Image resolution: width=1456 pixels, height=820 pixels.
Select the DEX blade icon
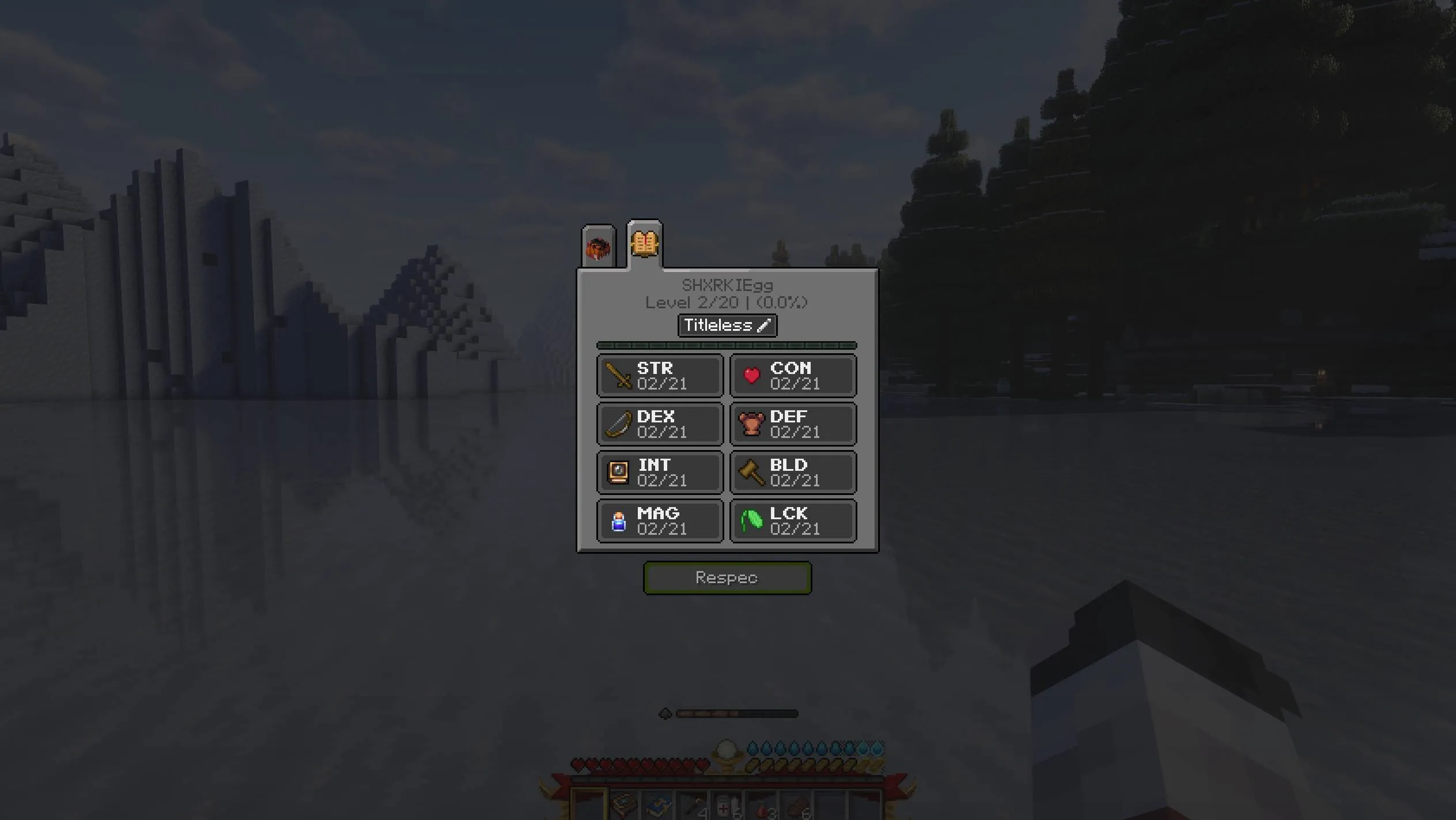click(618, 424)
